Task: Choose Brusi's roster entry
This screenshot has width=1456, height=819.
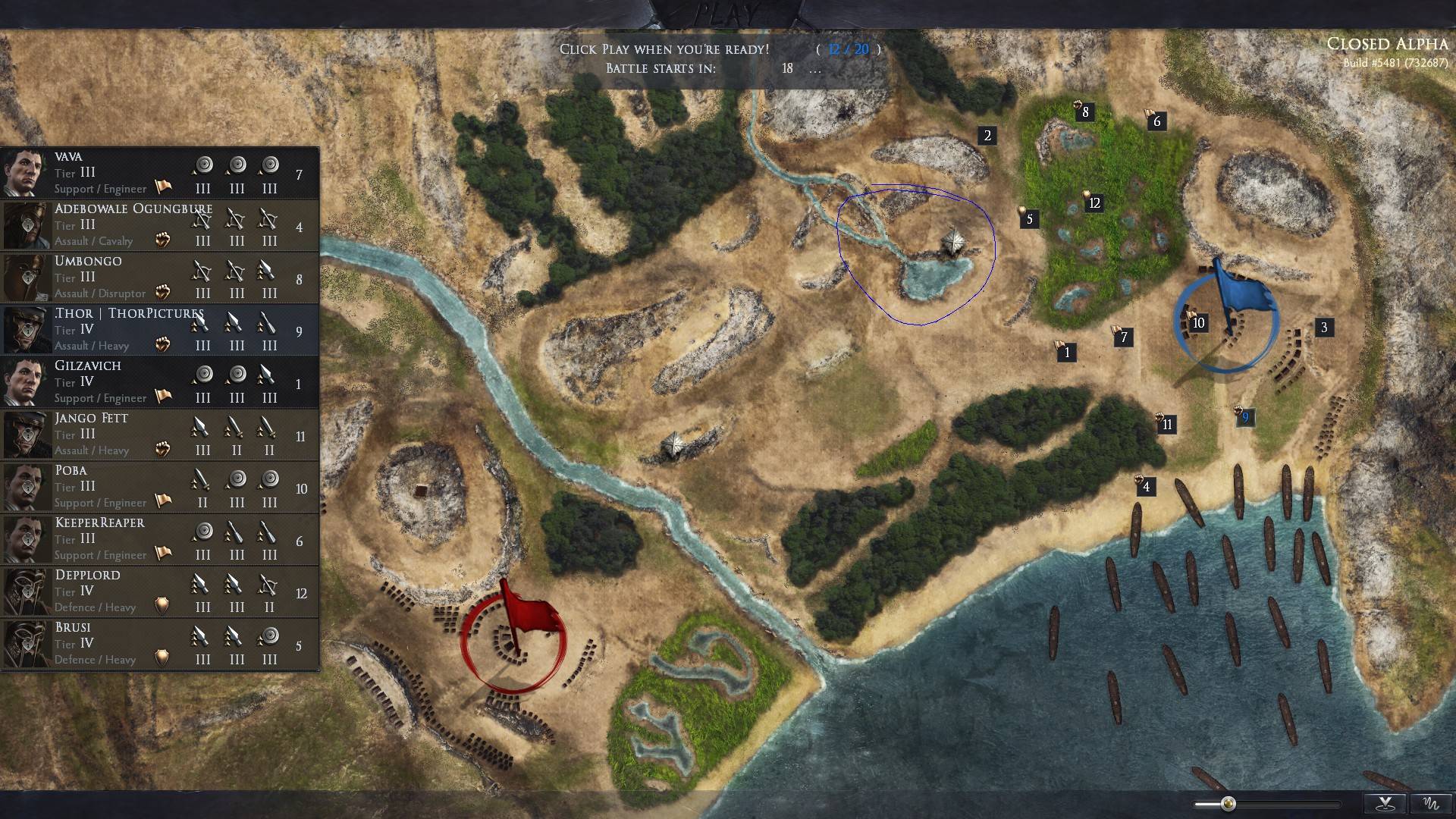Action: pyautogui.click(x=159, y=643)
